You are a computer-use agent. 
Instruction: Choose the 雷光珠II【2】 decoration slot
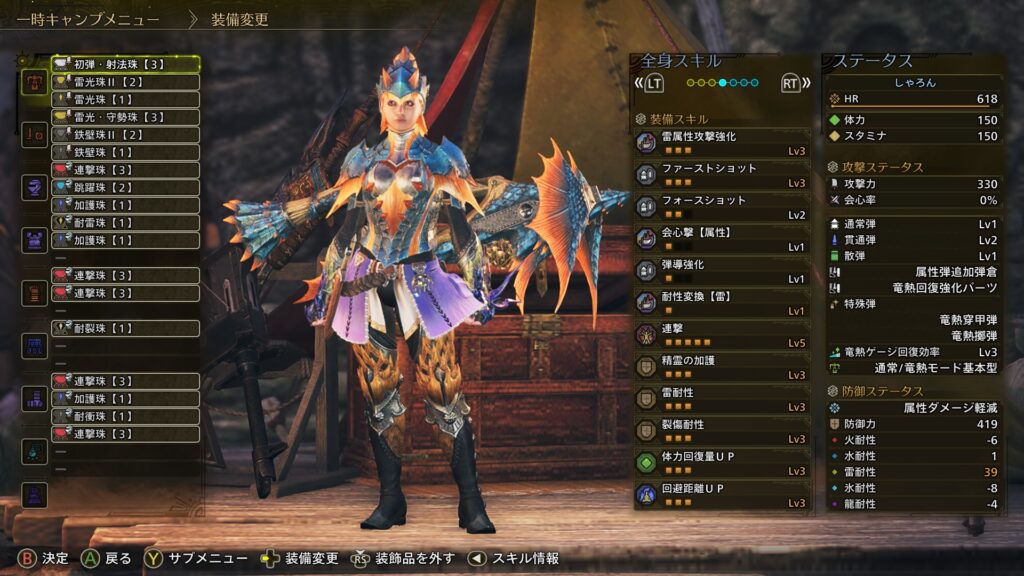(x=125, y=82)
